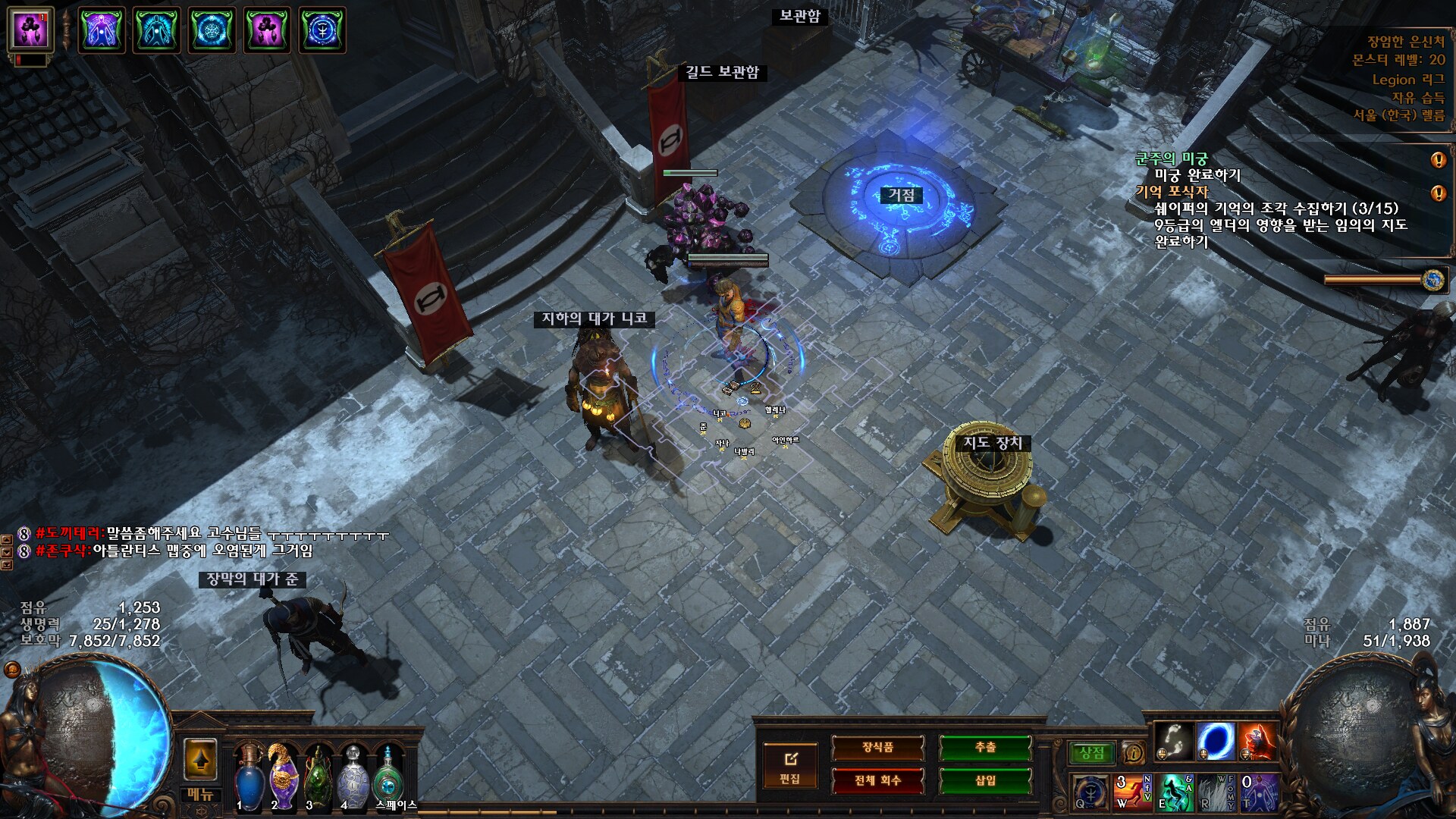Select the red 전체 회수 button
1456x819 pixels.
point(877,780)
